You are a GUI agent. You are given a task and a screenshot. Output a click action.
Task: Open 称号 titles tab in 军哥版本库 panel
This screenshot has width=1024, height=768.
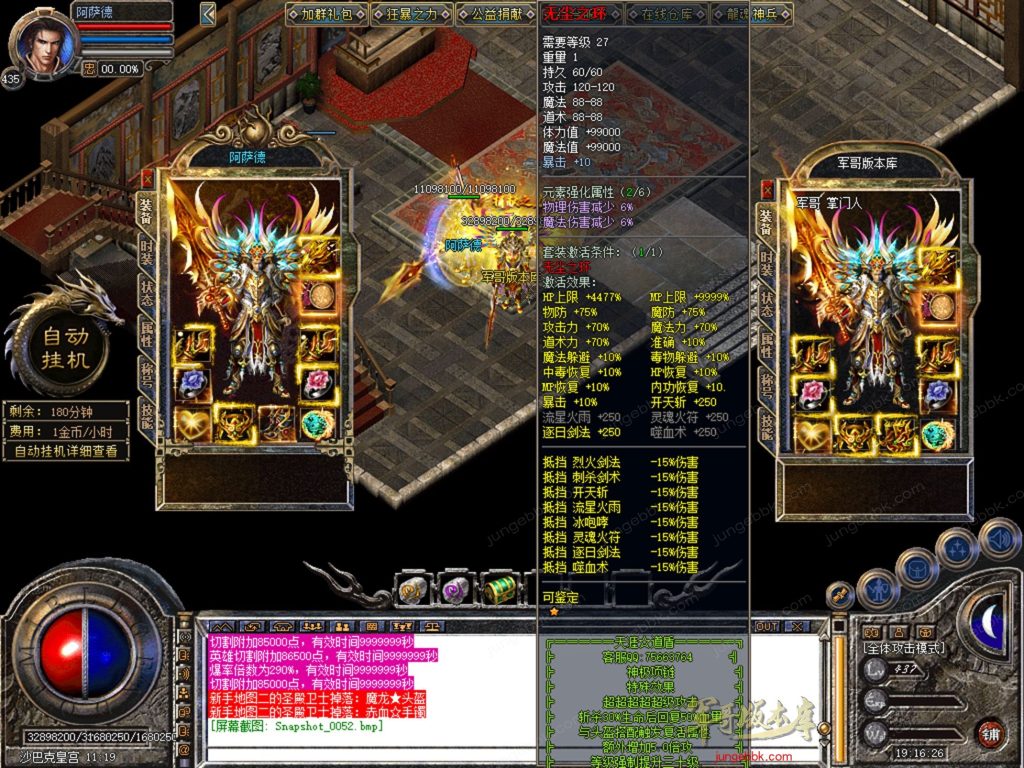[766, 386]
